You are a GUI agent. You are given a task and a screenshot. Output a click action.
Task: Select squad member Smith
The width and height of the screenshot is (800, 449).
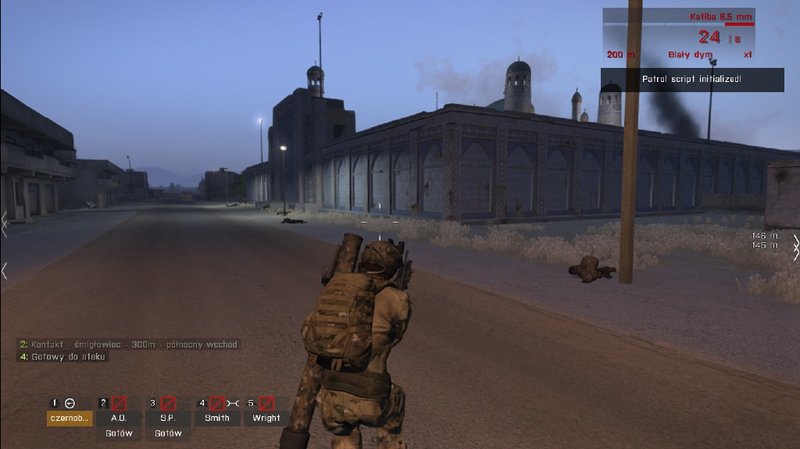pyautogui.click(x=216, y=418)
